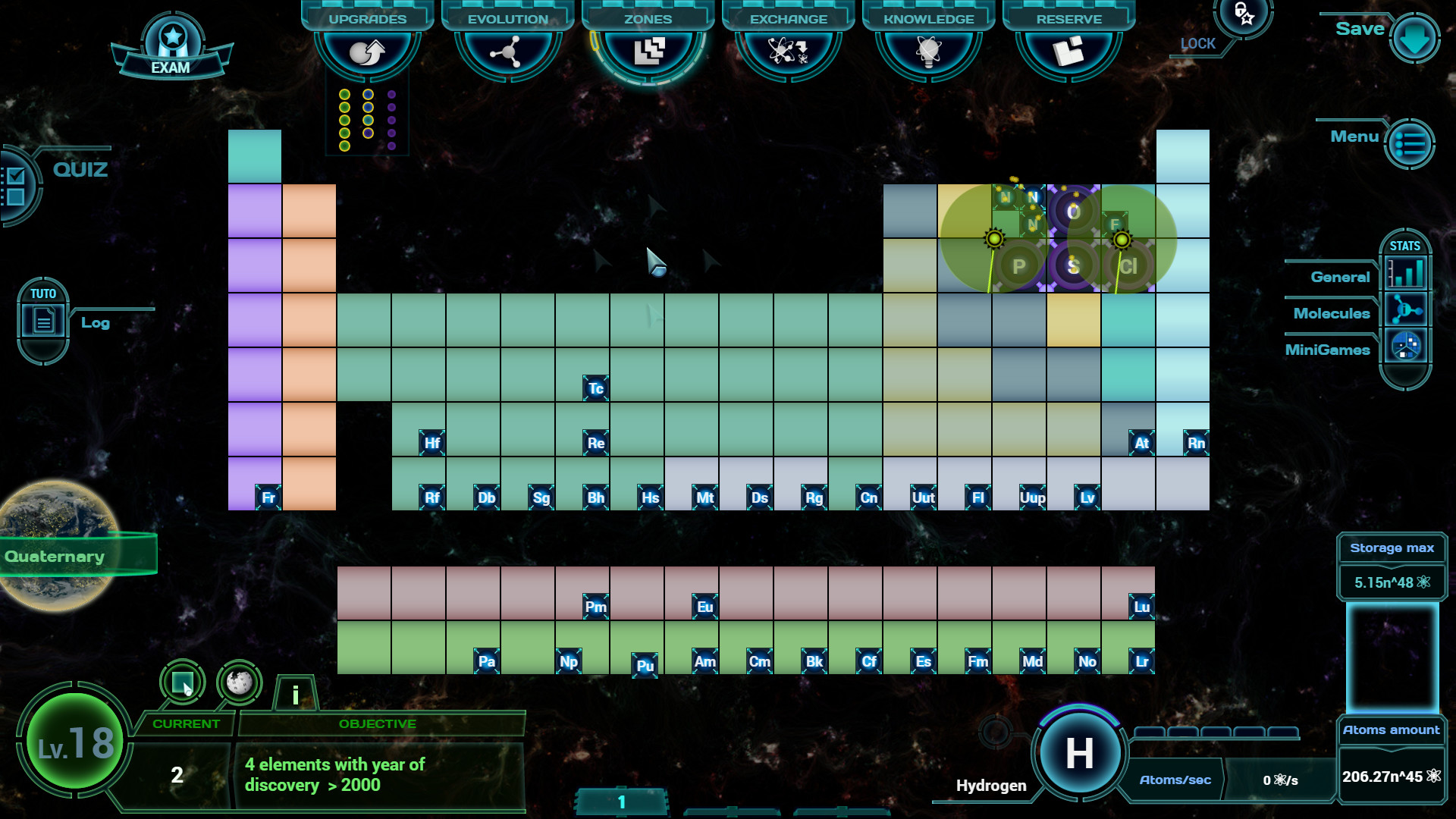The image size is (1456, 819).
Task: Open the Upgrades panel icon
Action: 367,52
